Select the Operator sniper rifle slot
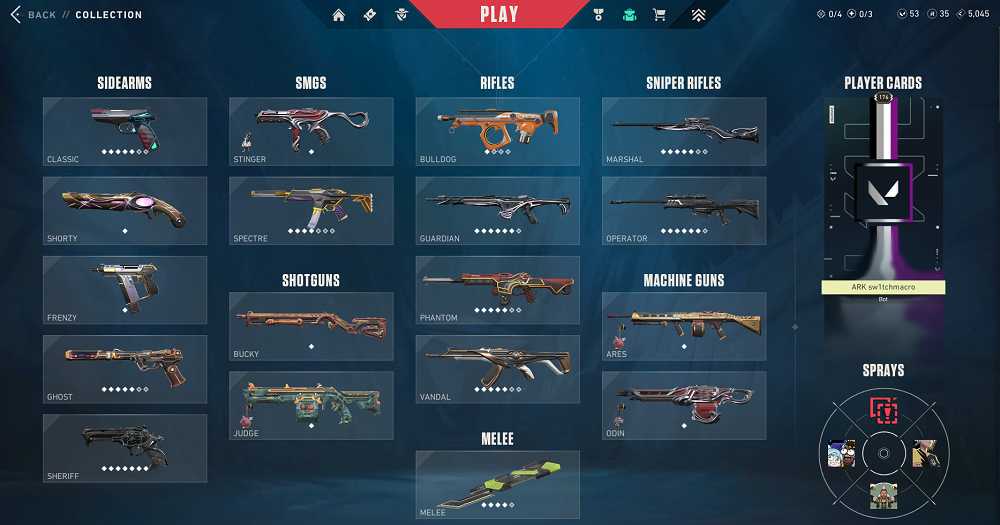The width and height of the screenshot is (1000, 525). (x=684, y=210)
